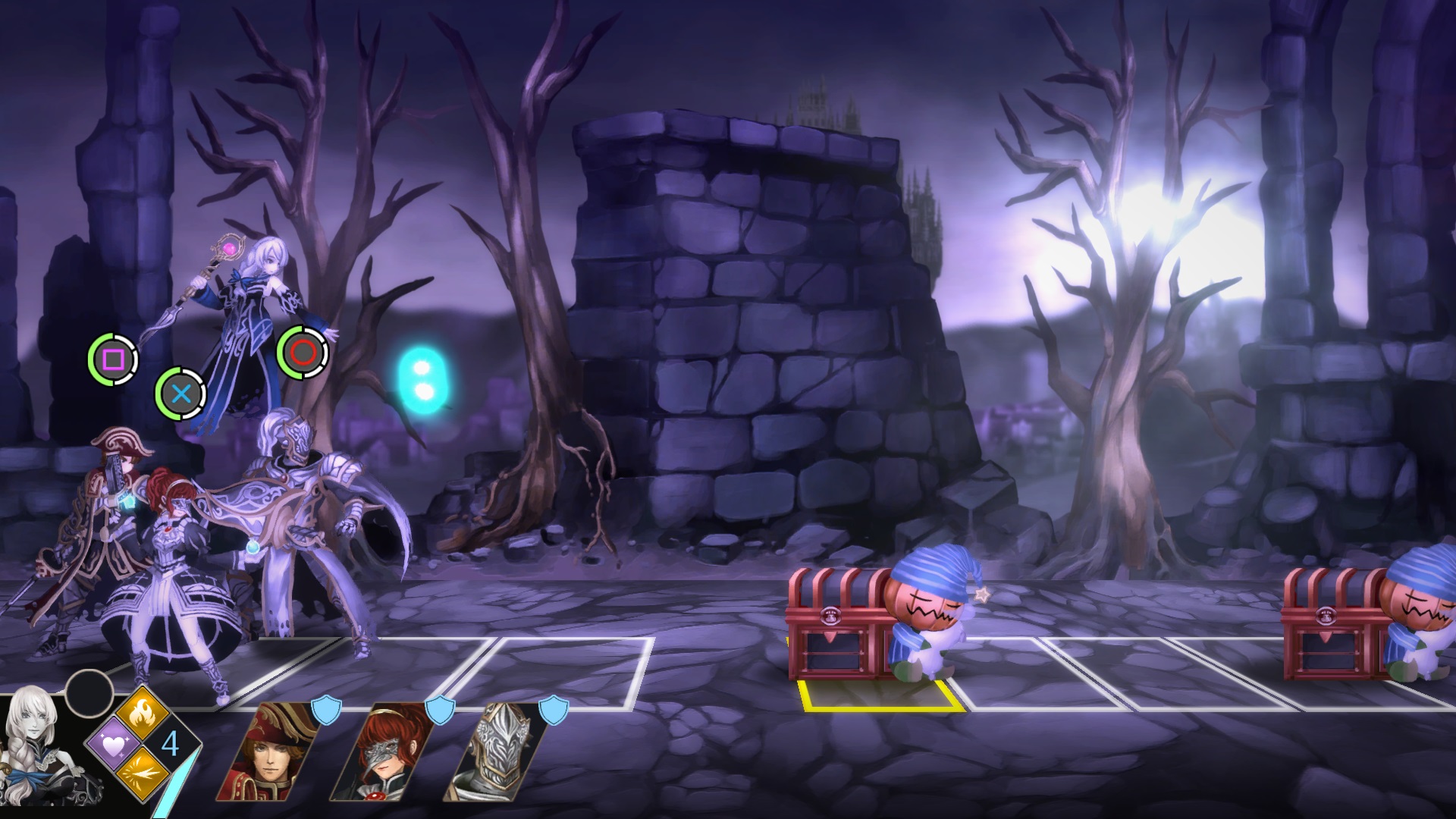
Task: Pick the silver-helmed knight portrait
Action: 495,752
